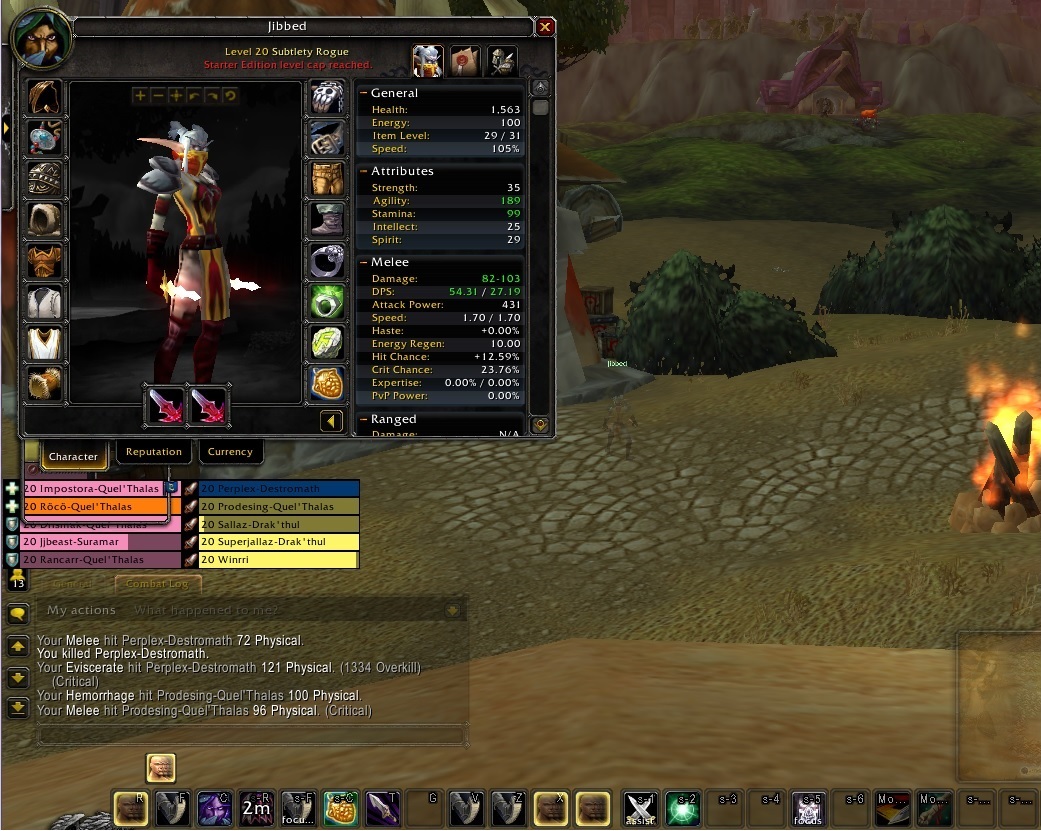Select the Character tab
The image size is (1041, 831).
tap(73, 456)
